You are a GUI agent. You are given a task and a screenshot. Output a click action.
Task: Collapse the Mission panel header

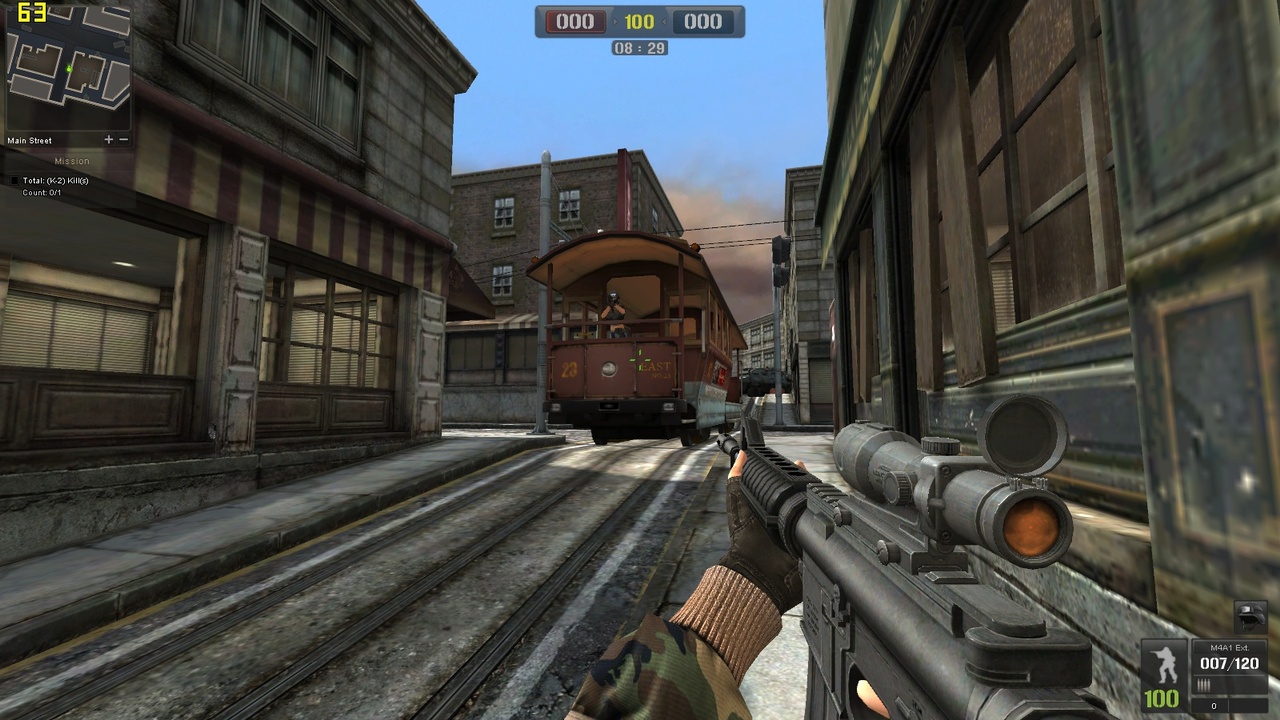(x=72, y=160)
